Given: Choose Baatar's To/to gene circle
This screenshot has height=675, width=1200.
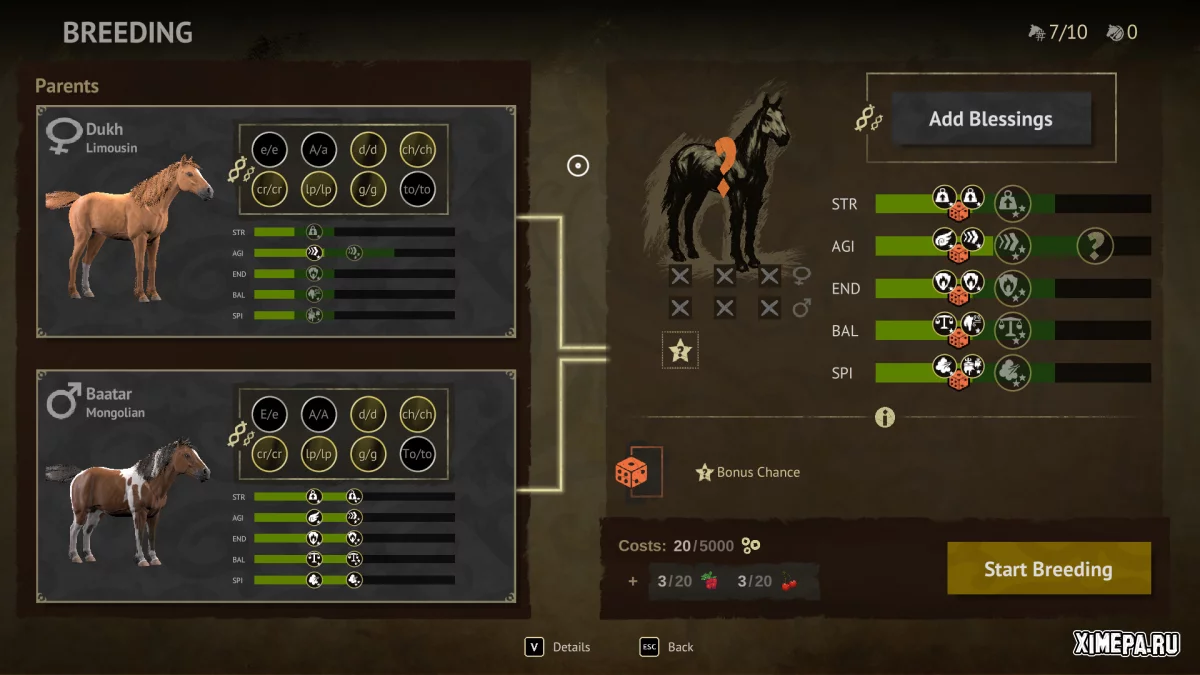Looking at the screenshot, I should (x=417, y=453).
